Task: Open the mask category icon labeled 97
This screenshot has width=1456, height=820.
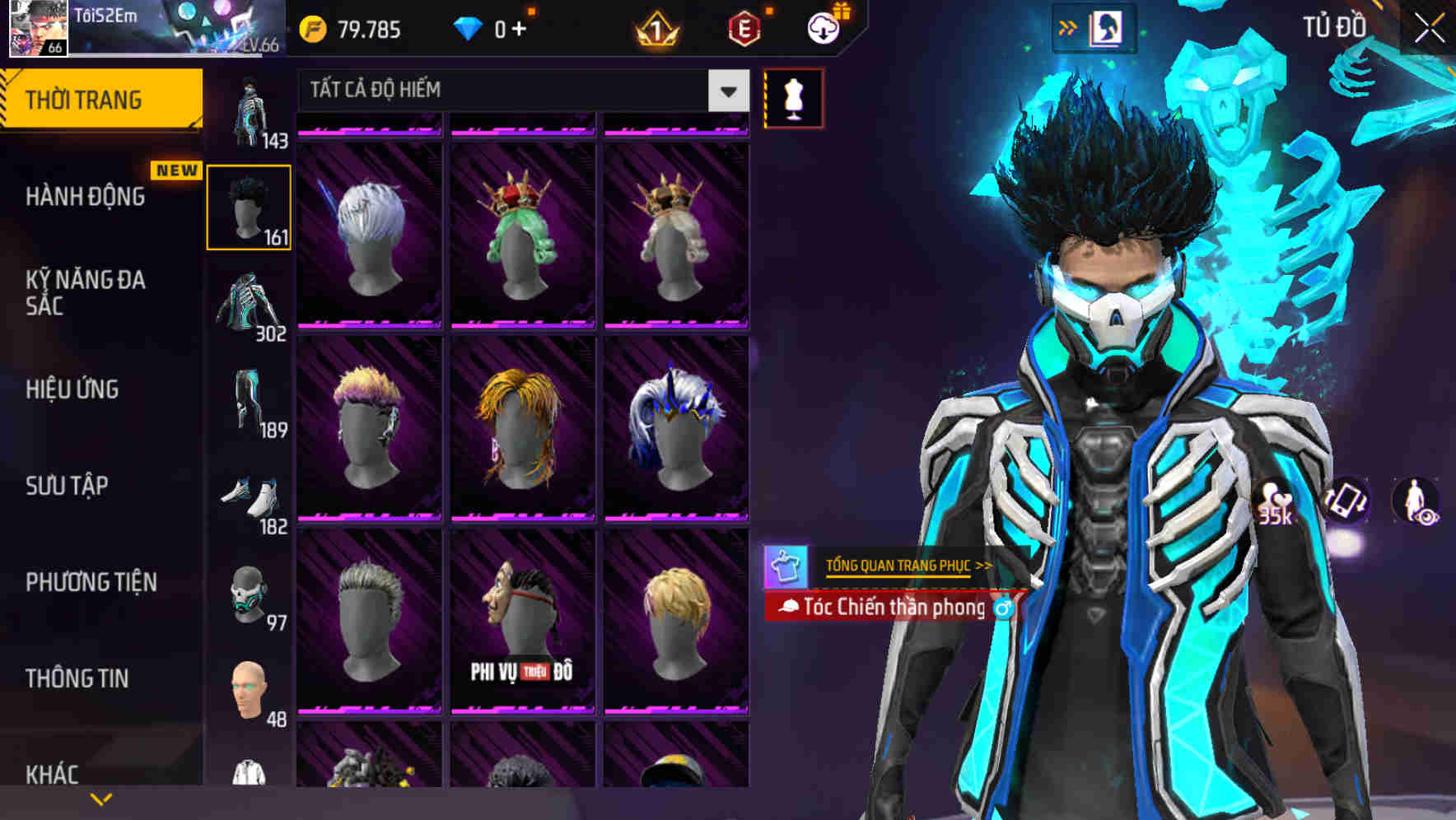Action: pyautogui.click(x=247, y=596)
